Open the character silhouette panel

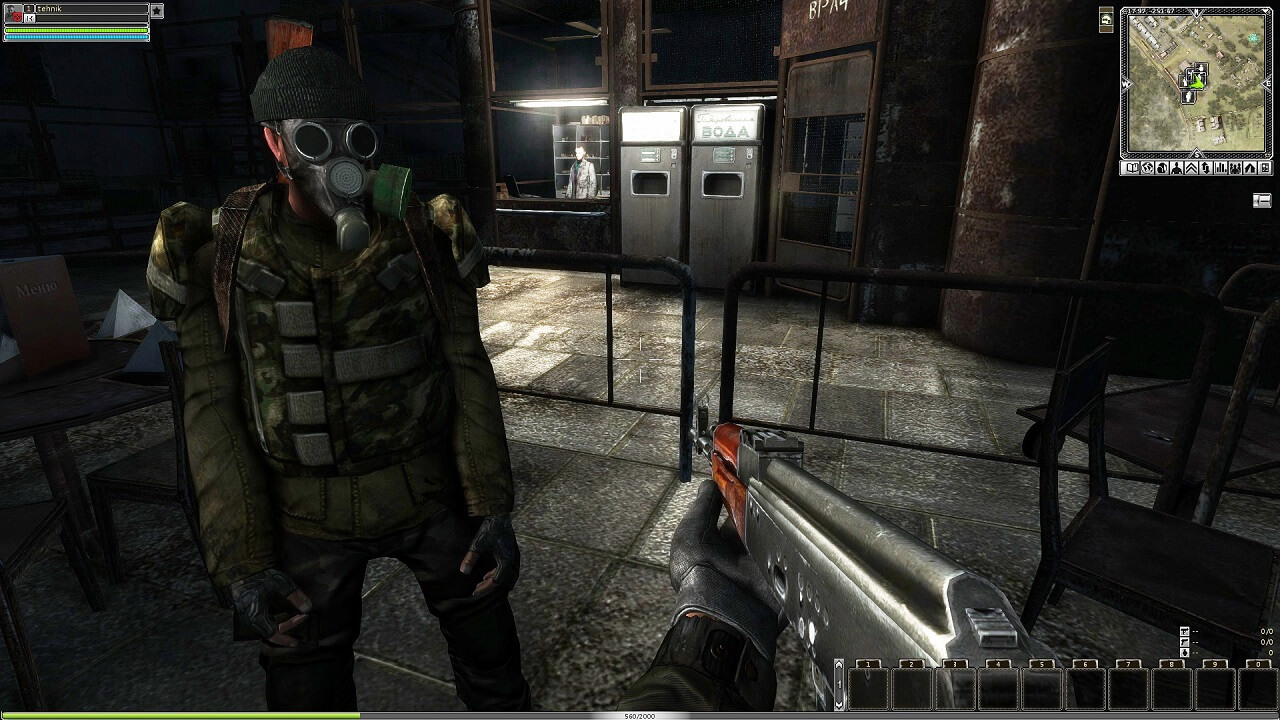point(1176,168)
